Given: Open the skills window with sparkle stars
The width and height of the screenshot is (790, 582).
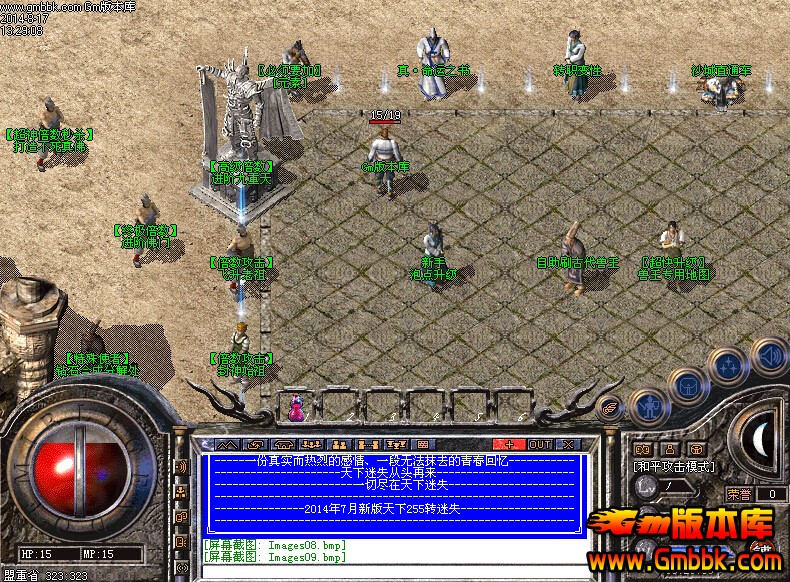Looking at the screenshot, I should pyautogui.click(x=727, y=366).
